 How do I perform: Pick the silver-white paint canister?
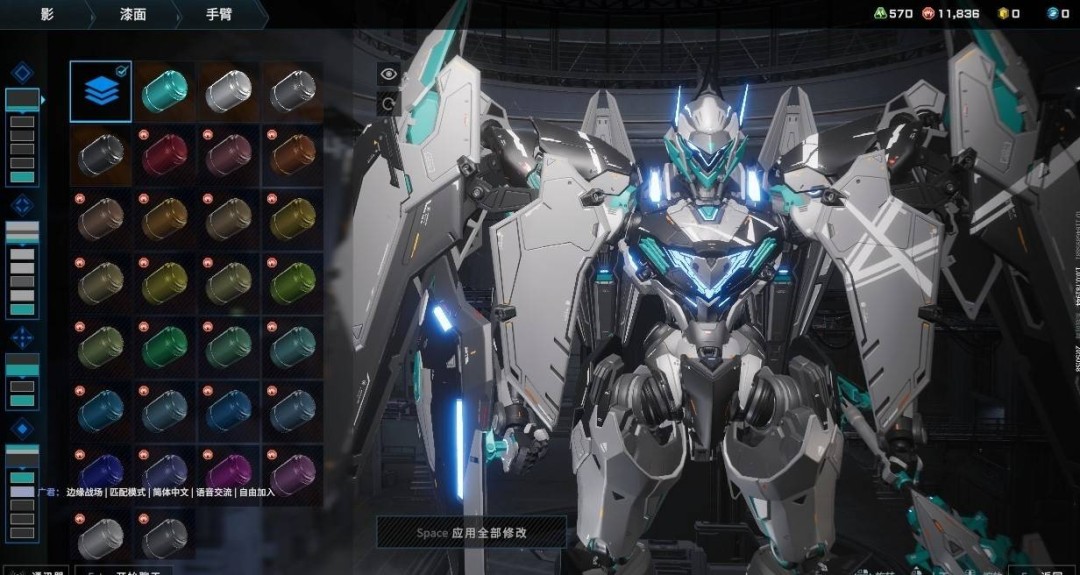[228, 92]
